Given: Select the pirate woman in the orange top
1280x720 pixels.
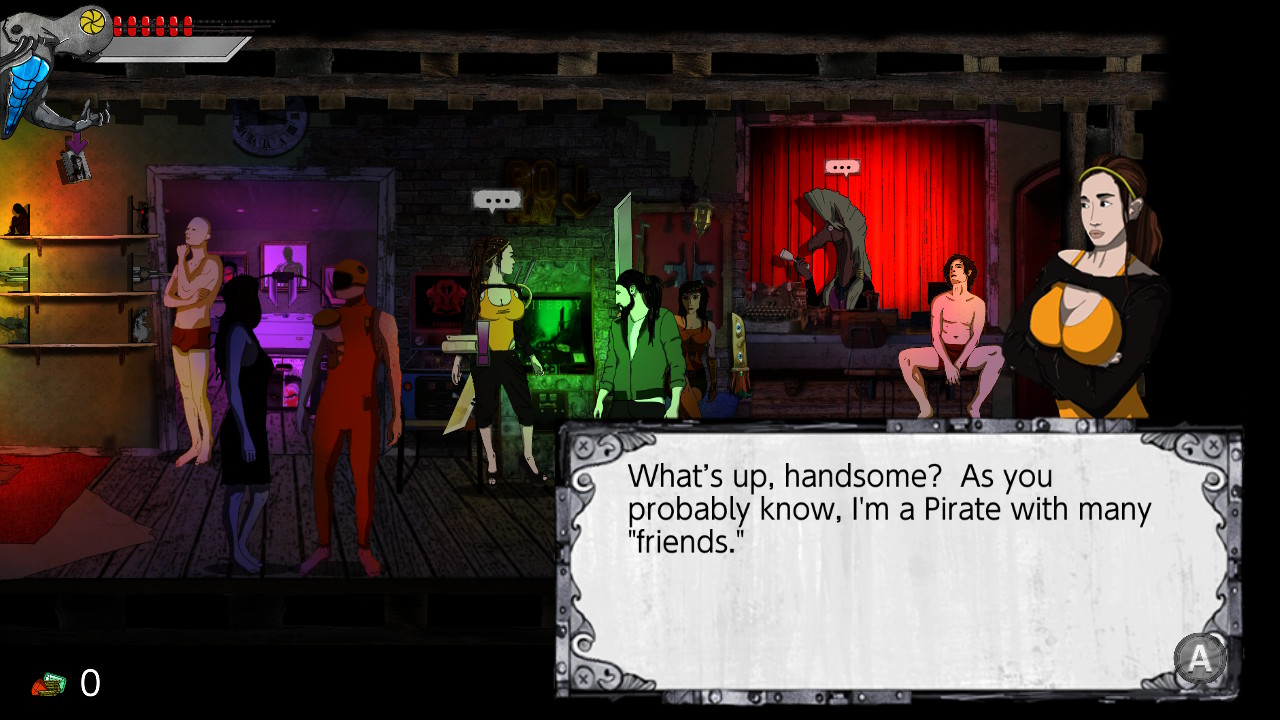Looking at the screenshot, I should pos(1095,300).
